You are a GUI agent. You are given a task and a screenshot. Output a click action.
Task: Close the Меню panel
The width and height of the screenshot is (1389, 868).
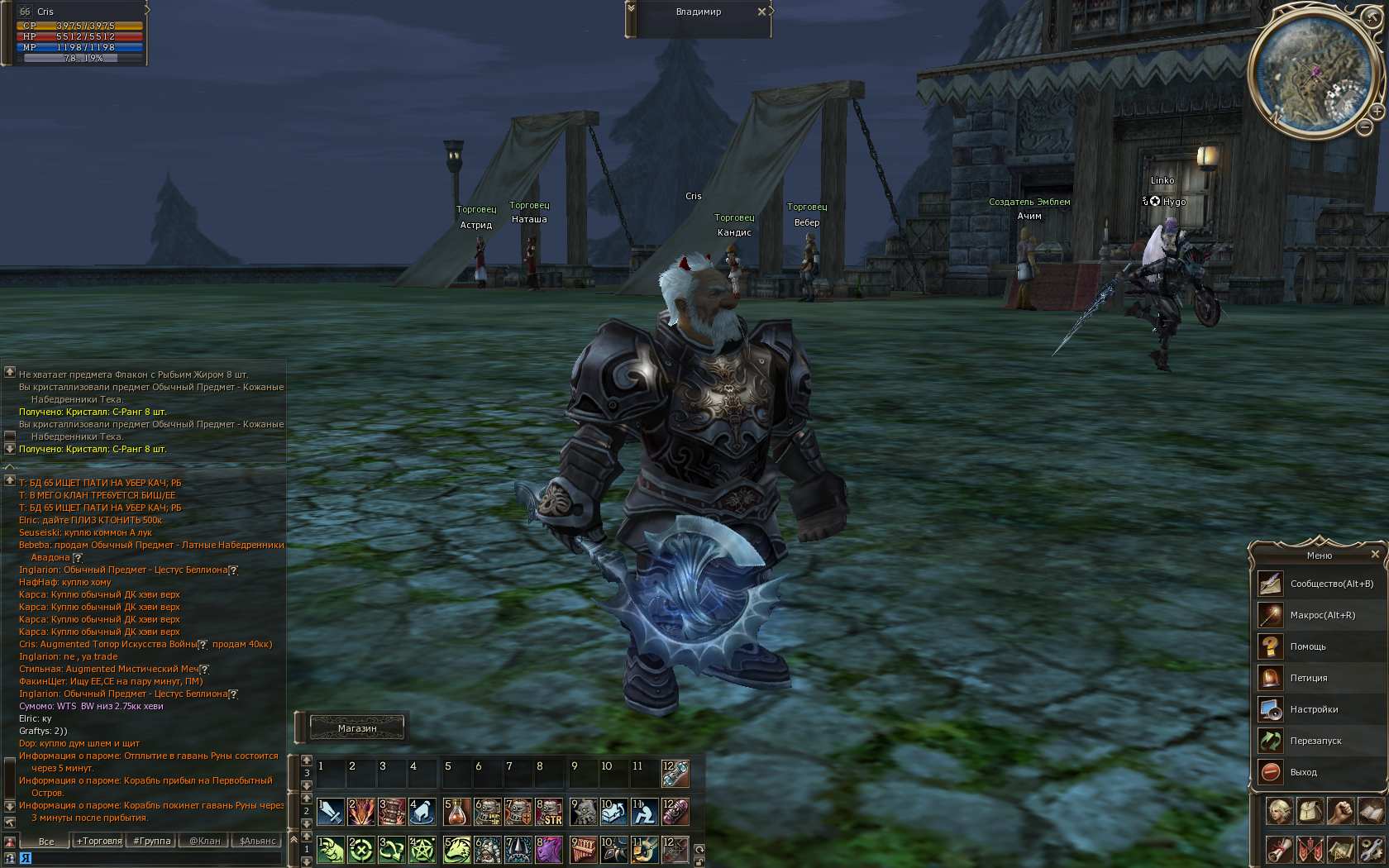click(1375, 555)
